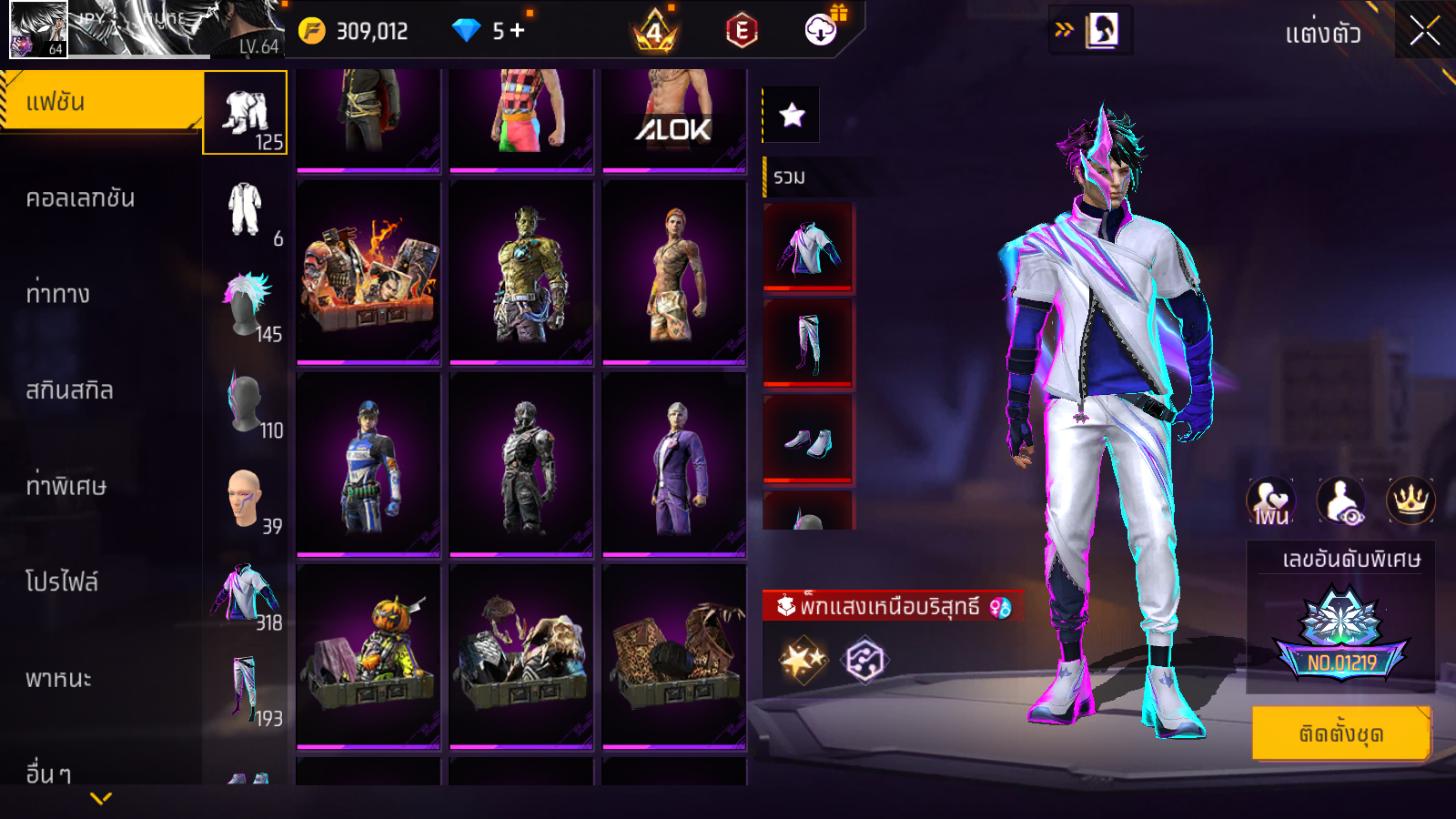Open the cloud download gift icon
The image size is (1456, 819).
click(x=821, y=30)
